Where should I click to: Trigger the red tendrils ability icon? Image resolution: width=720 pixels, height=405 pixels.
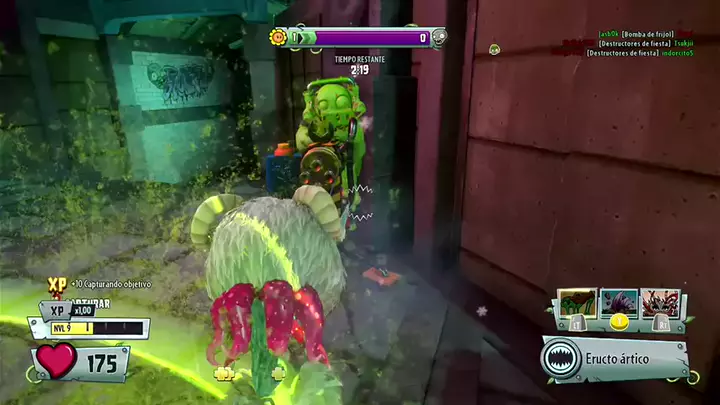coord(661,302)
